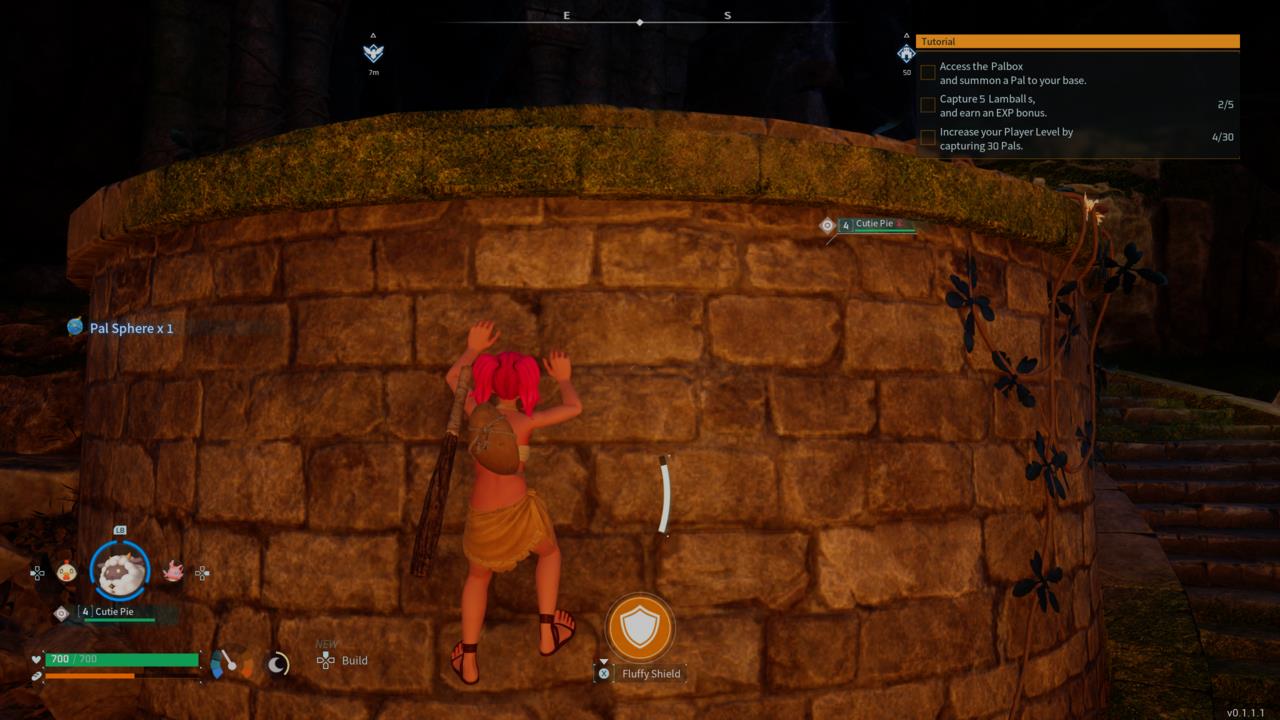1280x720 pixels.
Task: Select the E marker on the compass
Action: click(567, 15)
